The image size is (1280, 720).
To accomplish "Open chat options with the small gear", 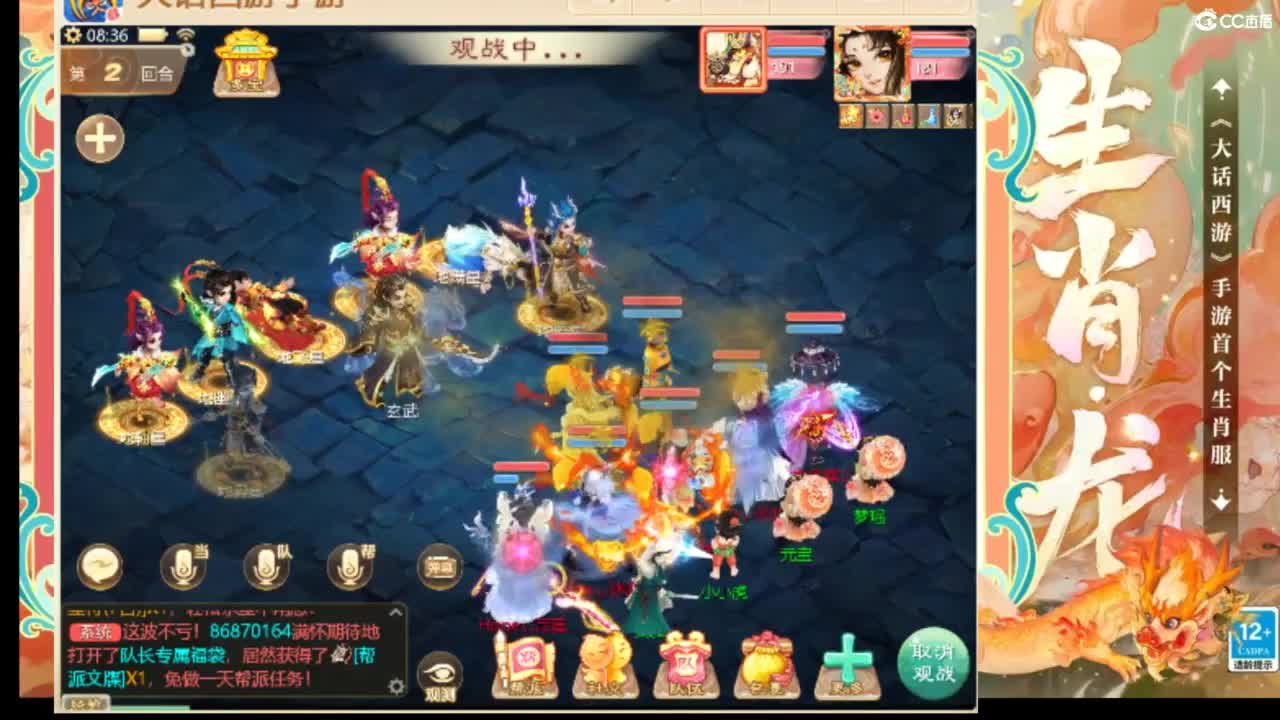I will [x=398, y=688].
